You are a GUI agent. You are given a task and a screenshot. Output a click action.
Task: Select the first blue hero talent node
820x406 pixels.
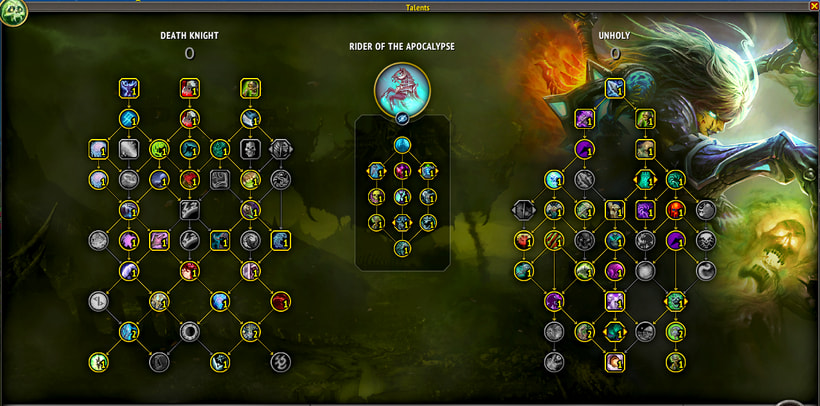coord(402,146)
